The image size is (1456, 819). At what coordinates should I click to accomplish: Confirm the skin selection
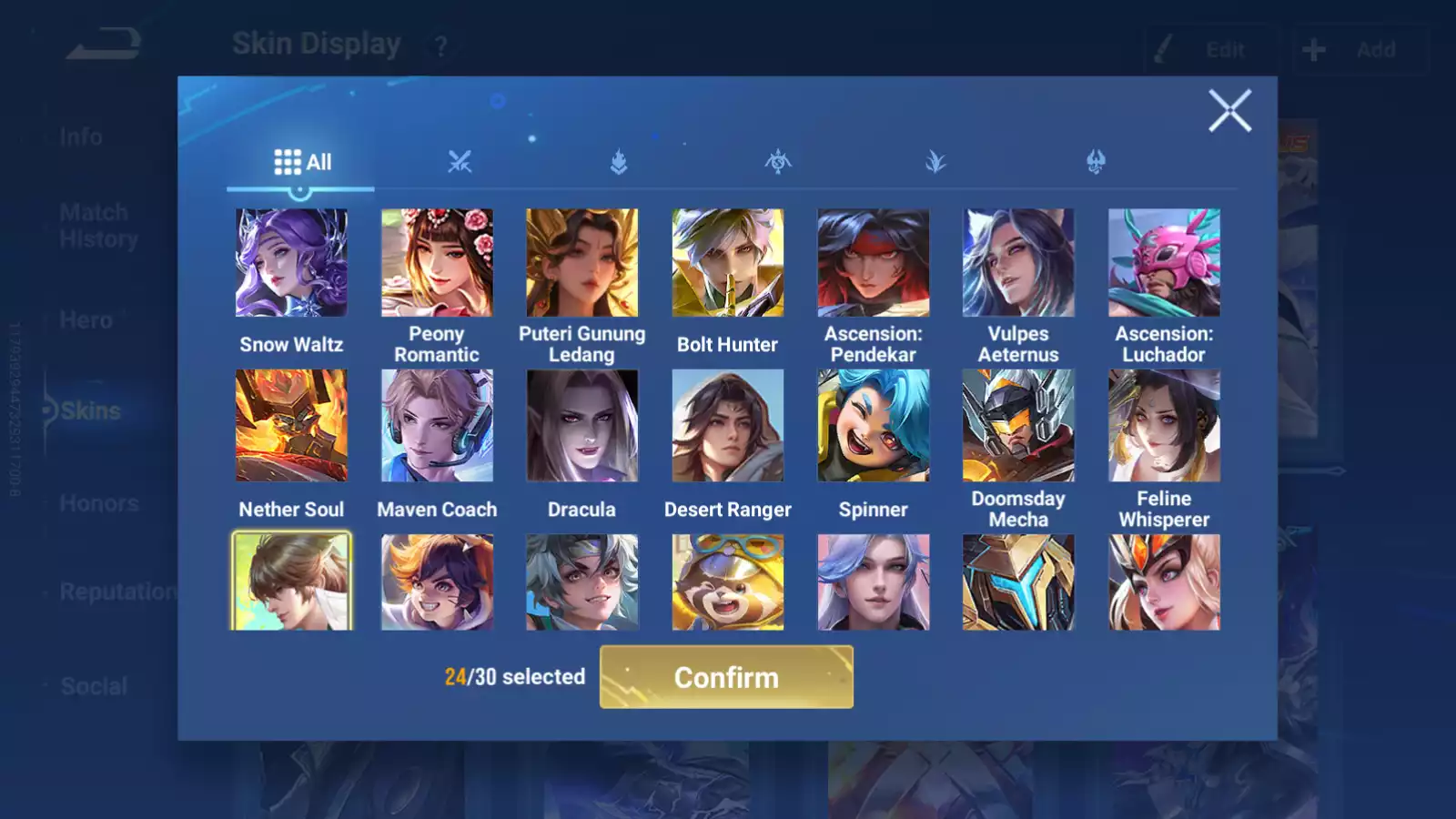(726, 677)
